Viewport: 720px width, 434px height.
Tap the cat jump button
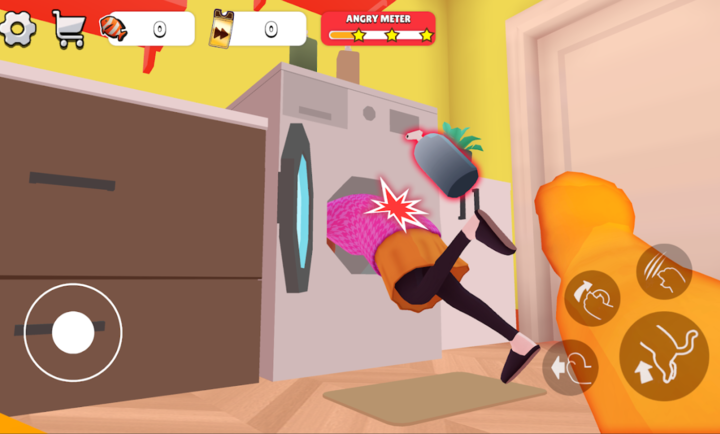[663, 356]
